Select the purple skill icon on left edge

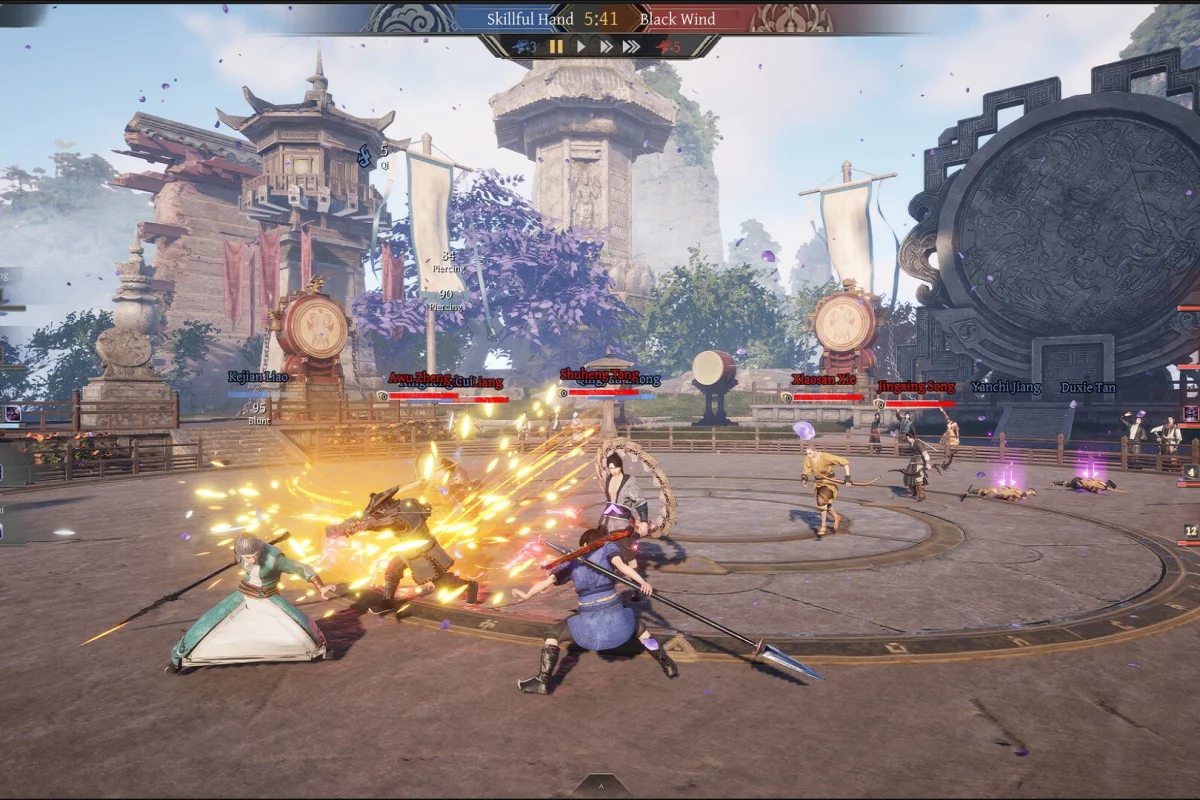[x=13, y=413]
